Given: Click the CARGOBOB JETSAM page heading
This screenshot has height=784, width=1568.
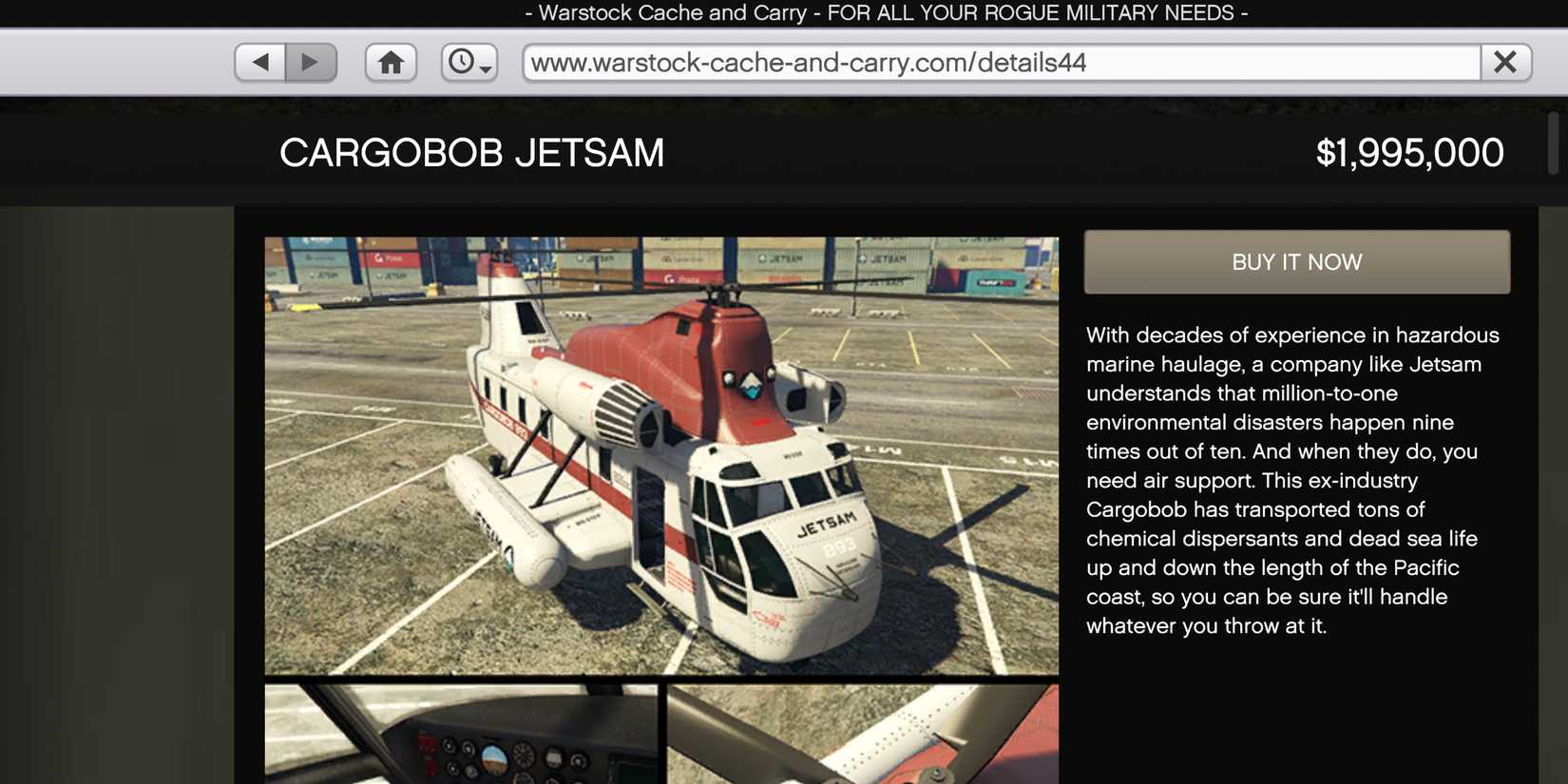Looking at the screenshot, I should pyautogui.click(x=472, y=152).
